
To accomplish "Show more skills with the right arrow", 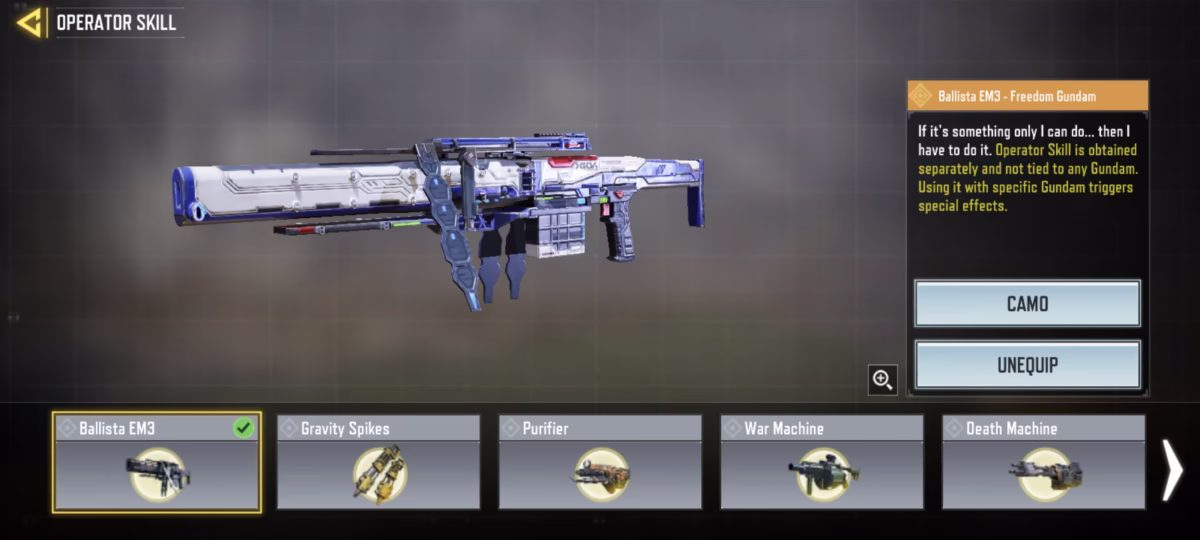I will tap(1172, 470).
